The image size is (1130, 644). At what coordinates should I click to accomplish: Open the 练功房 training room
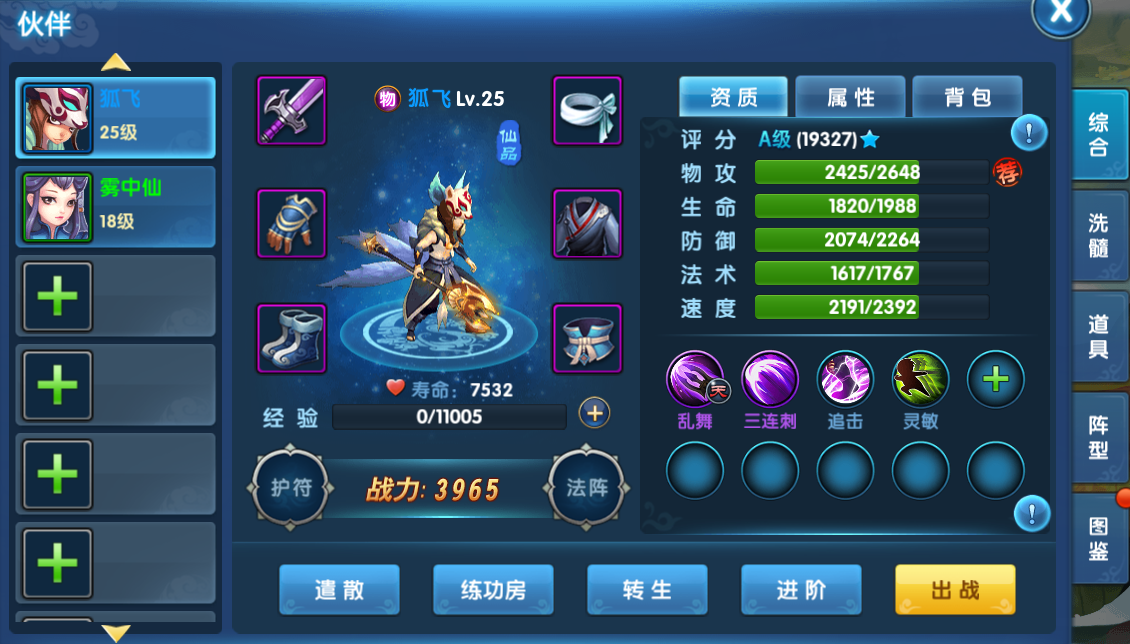[x=493, y=590]
